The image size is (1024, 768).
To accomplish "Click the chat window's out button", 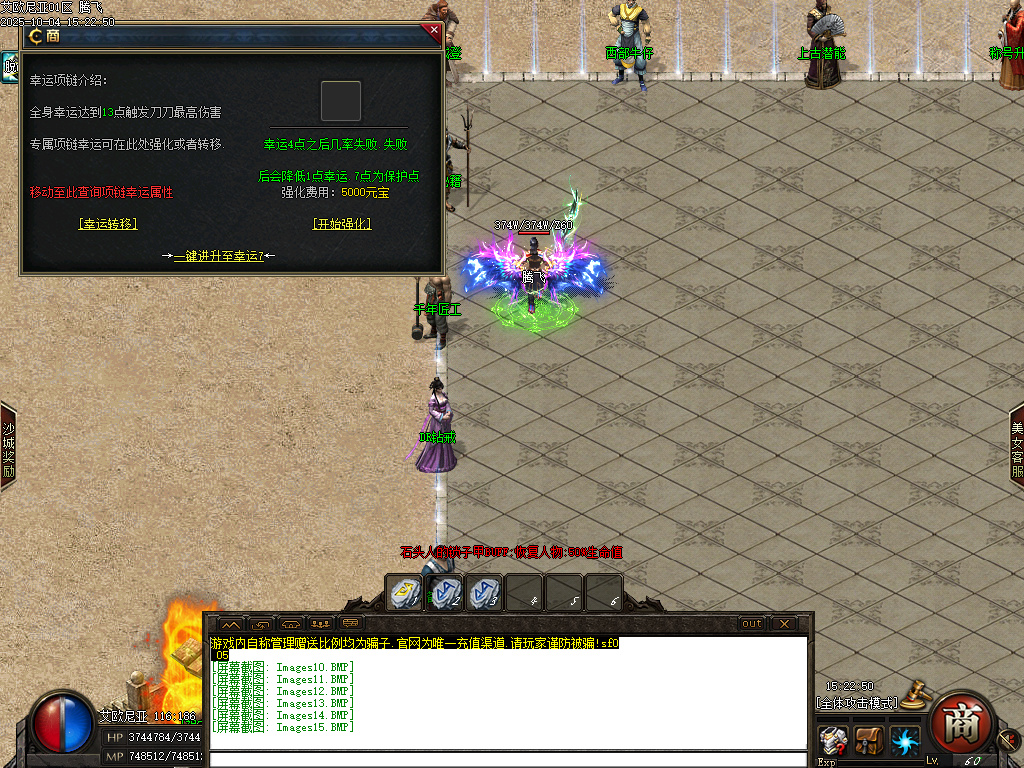I will 752,623.
